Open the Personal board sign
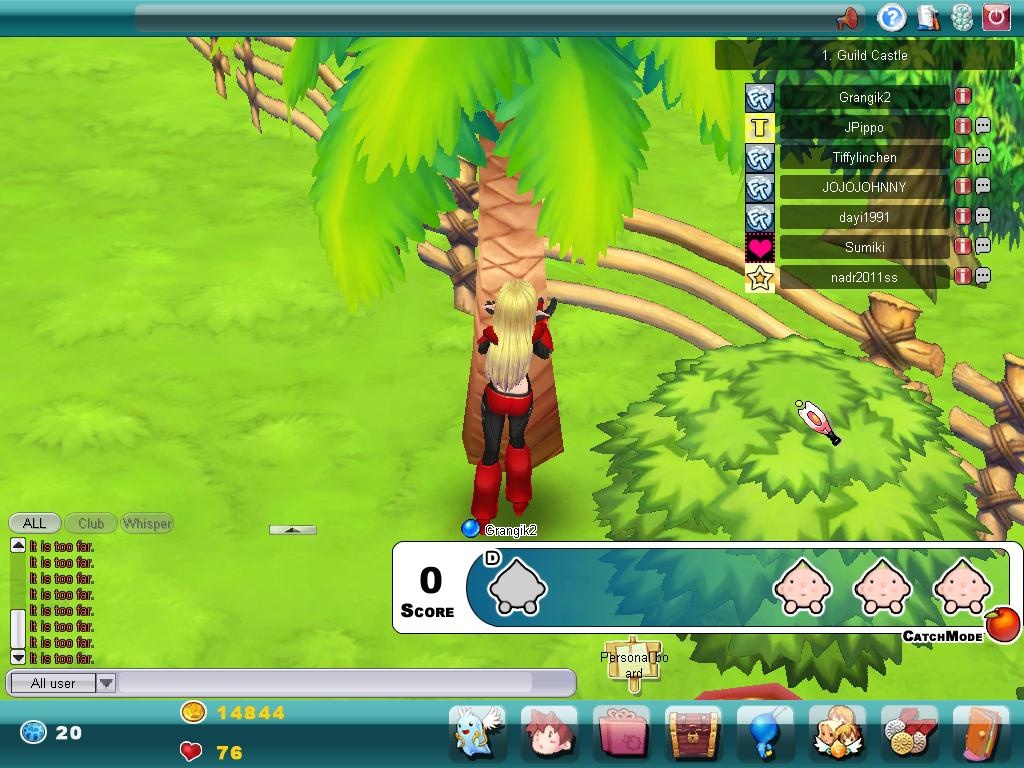Image resolution: width=1024 pixels, height=768 pixels. [635, 662]
